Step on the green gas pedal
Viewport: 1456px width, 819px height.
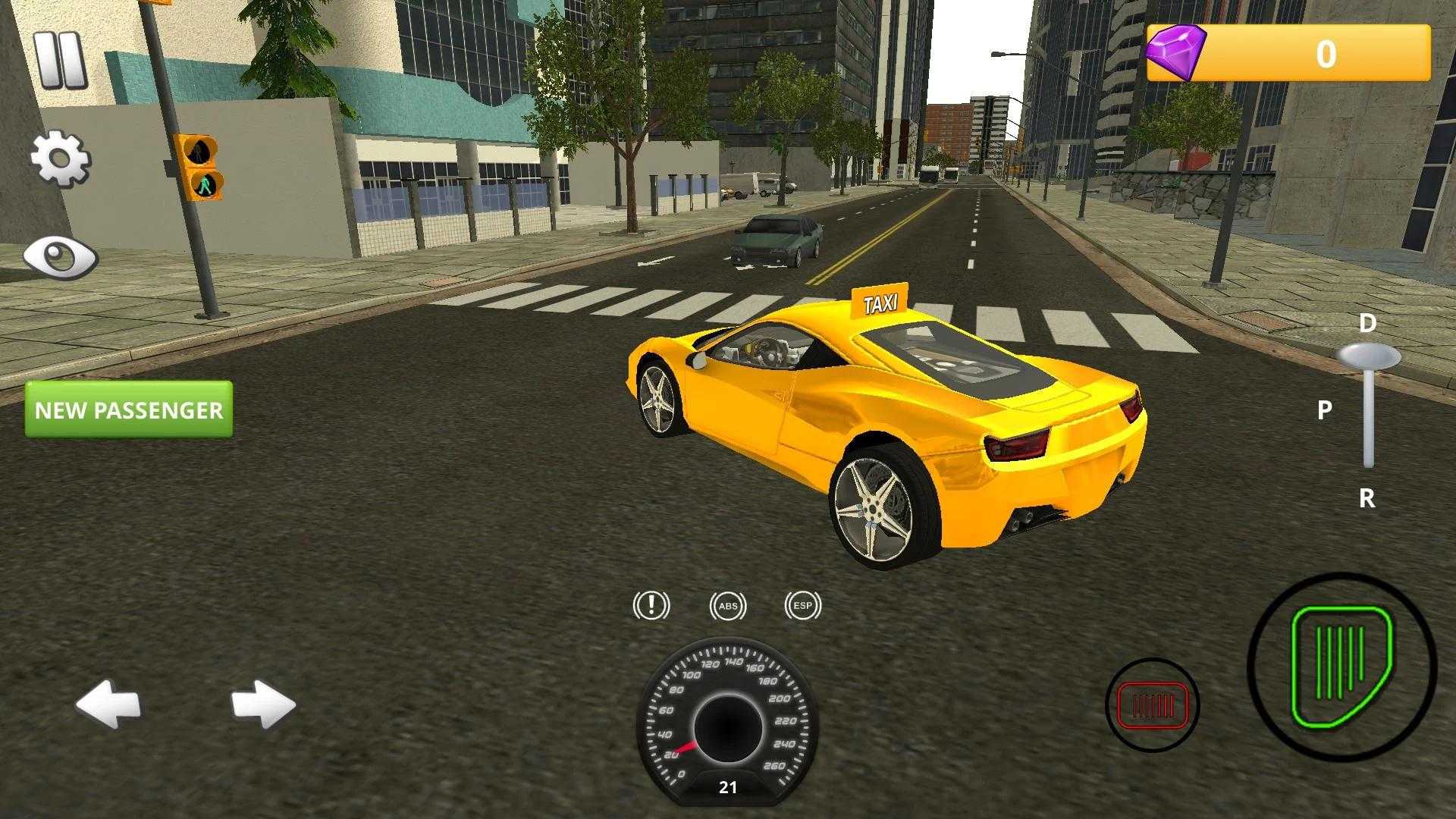[1341, 667]
